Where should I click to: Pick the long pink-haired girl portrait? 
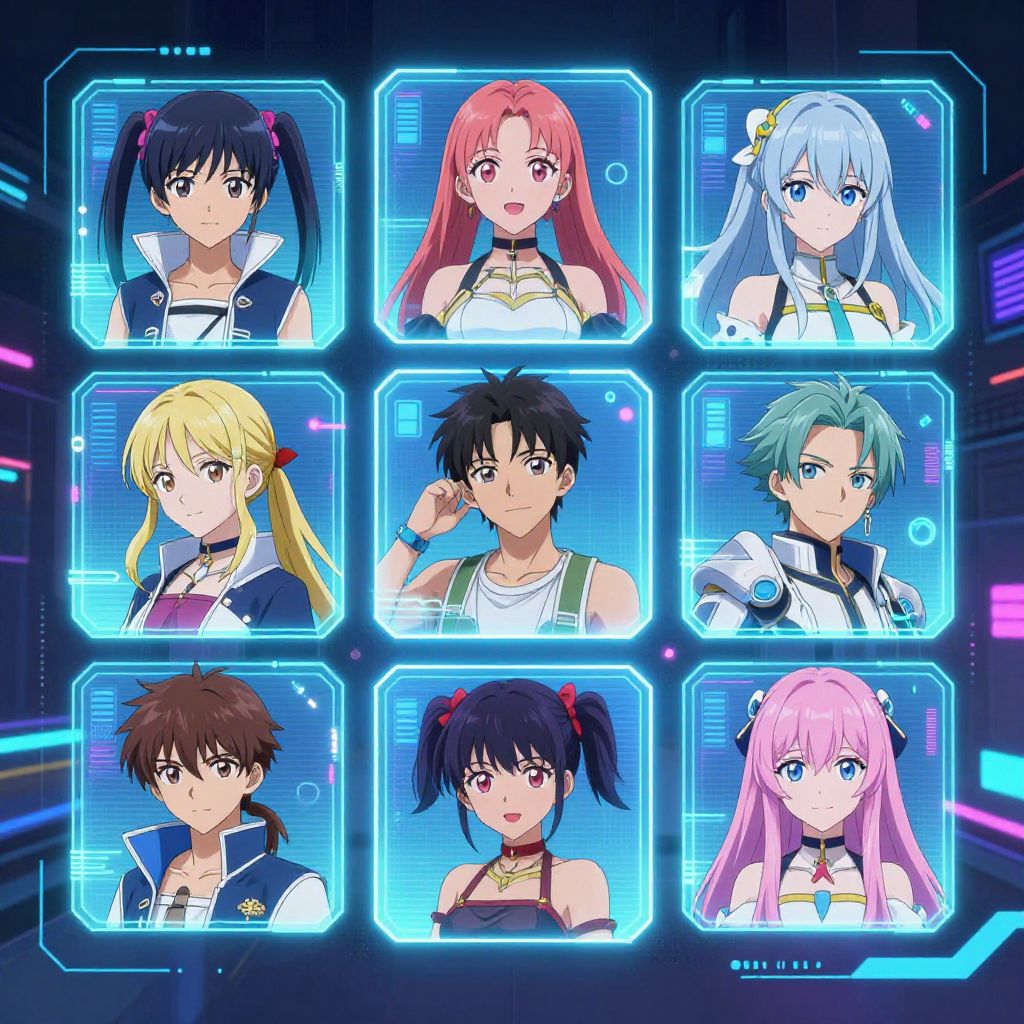[817, 797]
